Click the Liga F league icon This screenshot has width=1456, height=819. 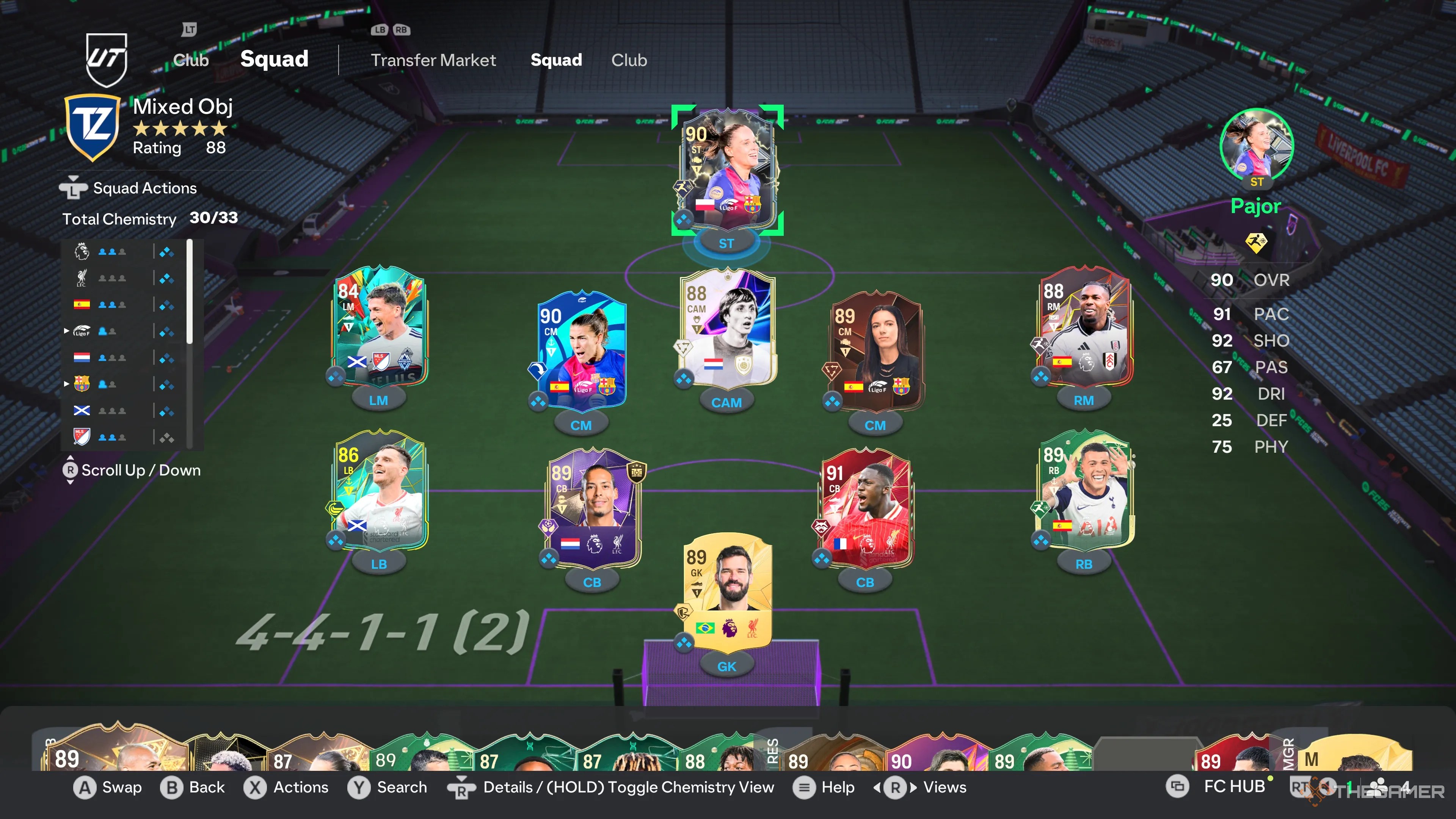(x=82, y=331)
